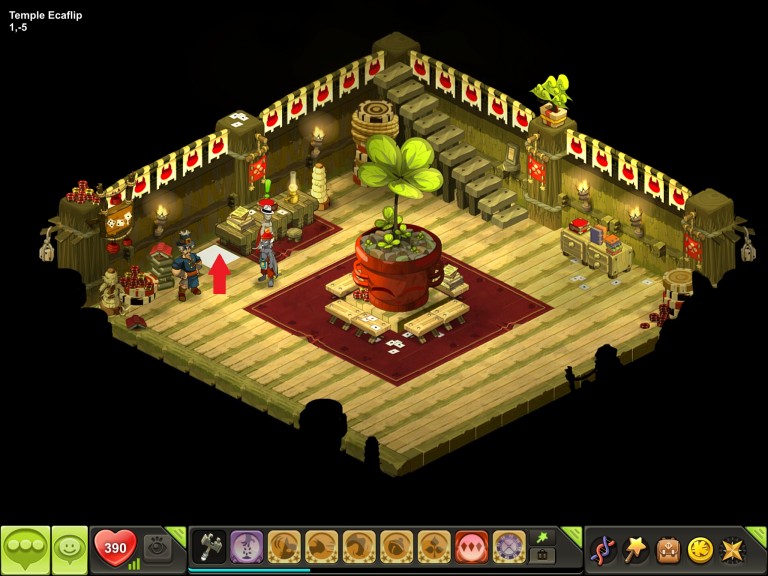Select the hammer weapon attack slot

tap(209, 547)
